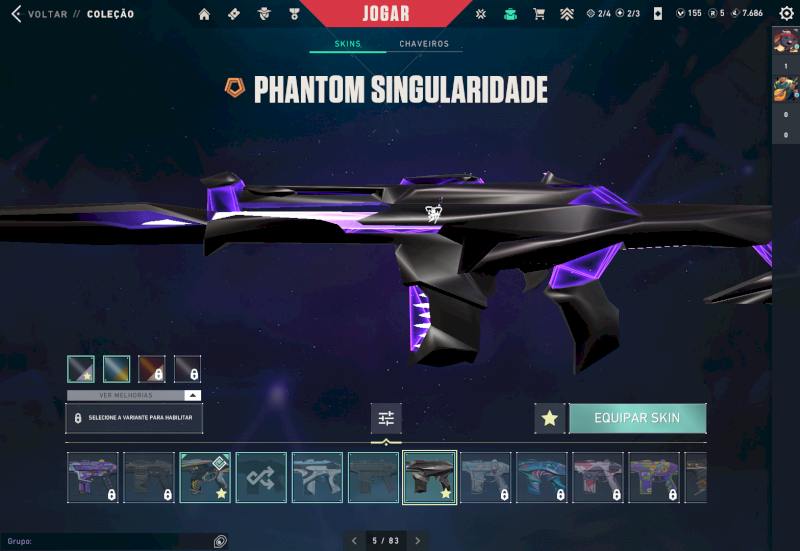Screen dimensions: 800x551
Task: Start a match with the Jogar button
Action: pyautogui.click(x=384, y=13)
